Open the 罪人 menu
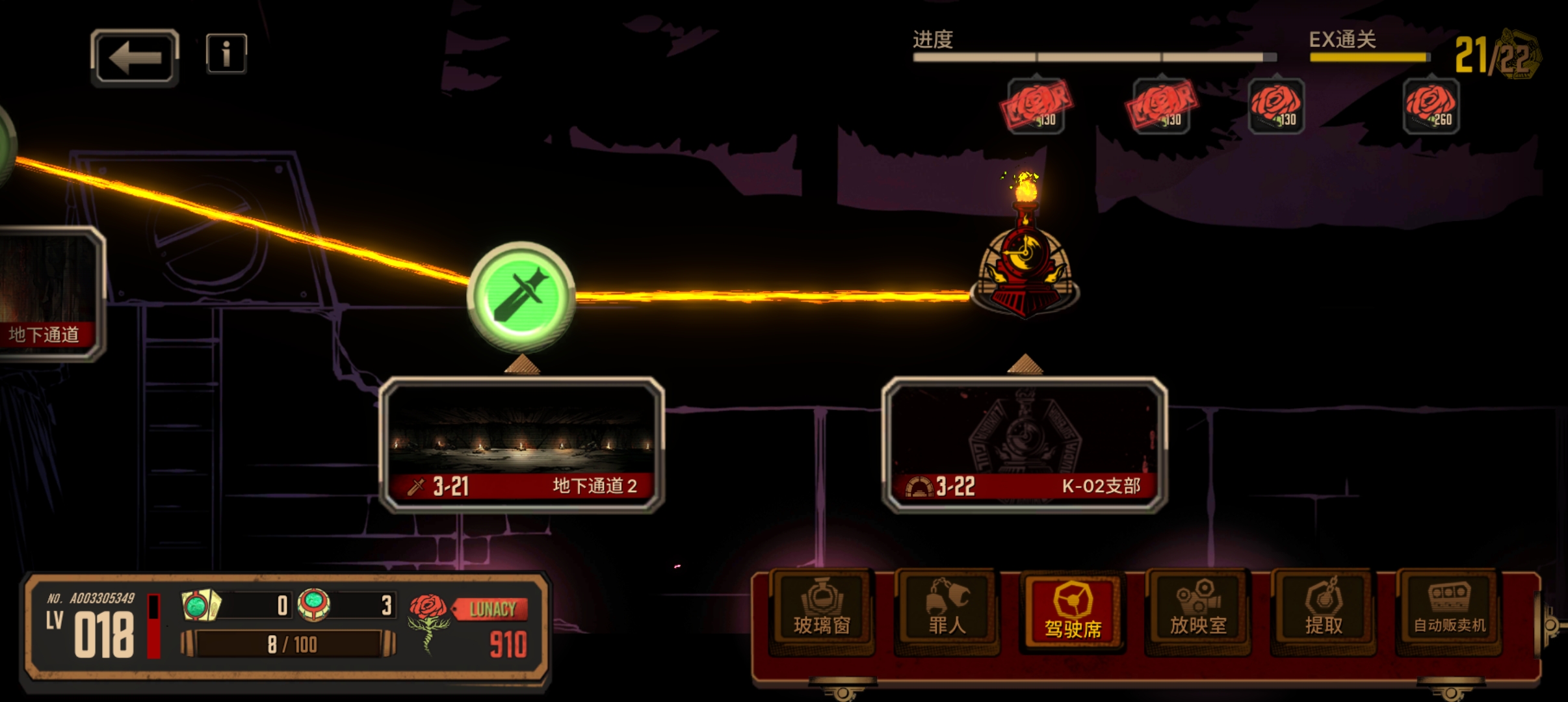Viewport: 1568px width, 702px height. [x=947, y=611]
